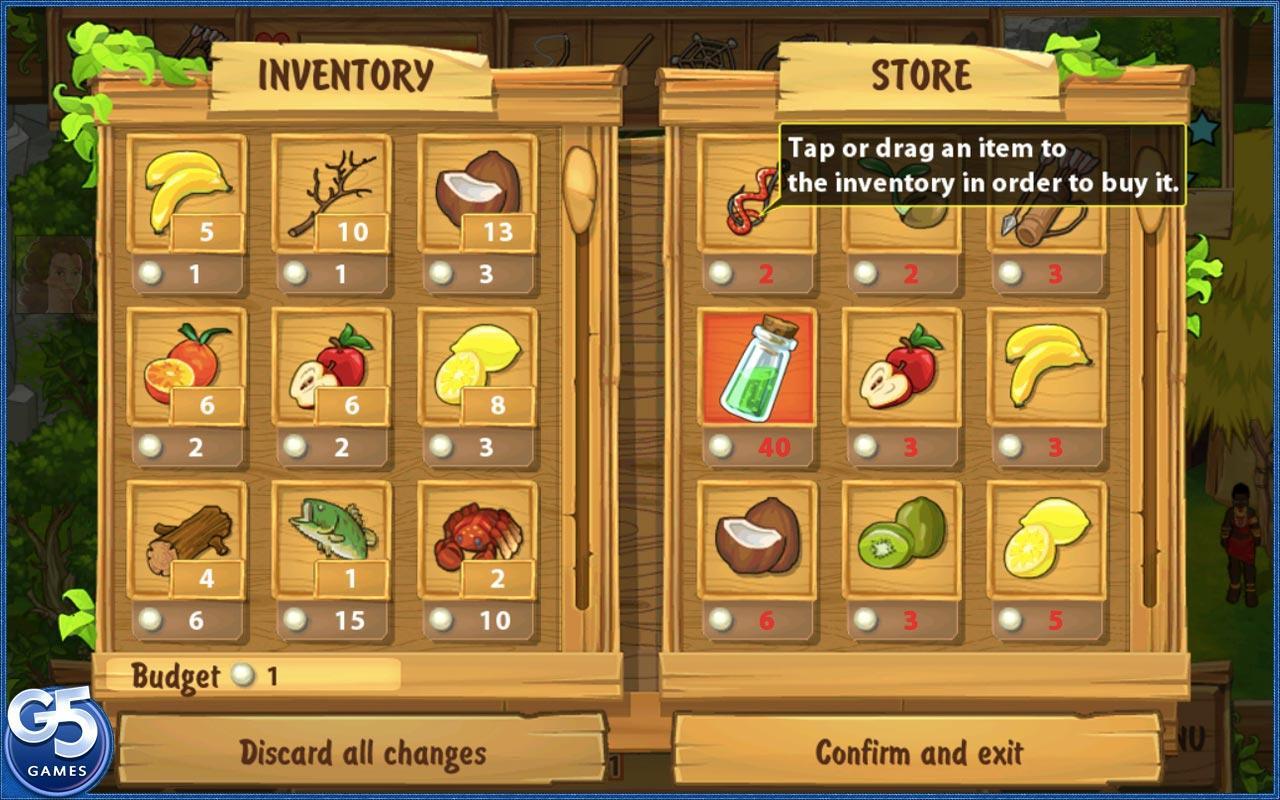Select the apples in the inventory
This screenshot has height=800, width=1280.
[x=332, y=365]
